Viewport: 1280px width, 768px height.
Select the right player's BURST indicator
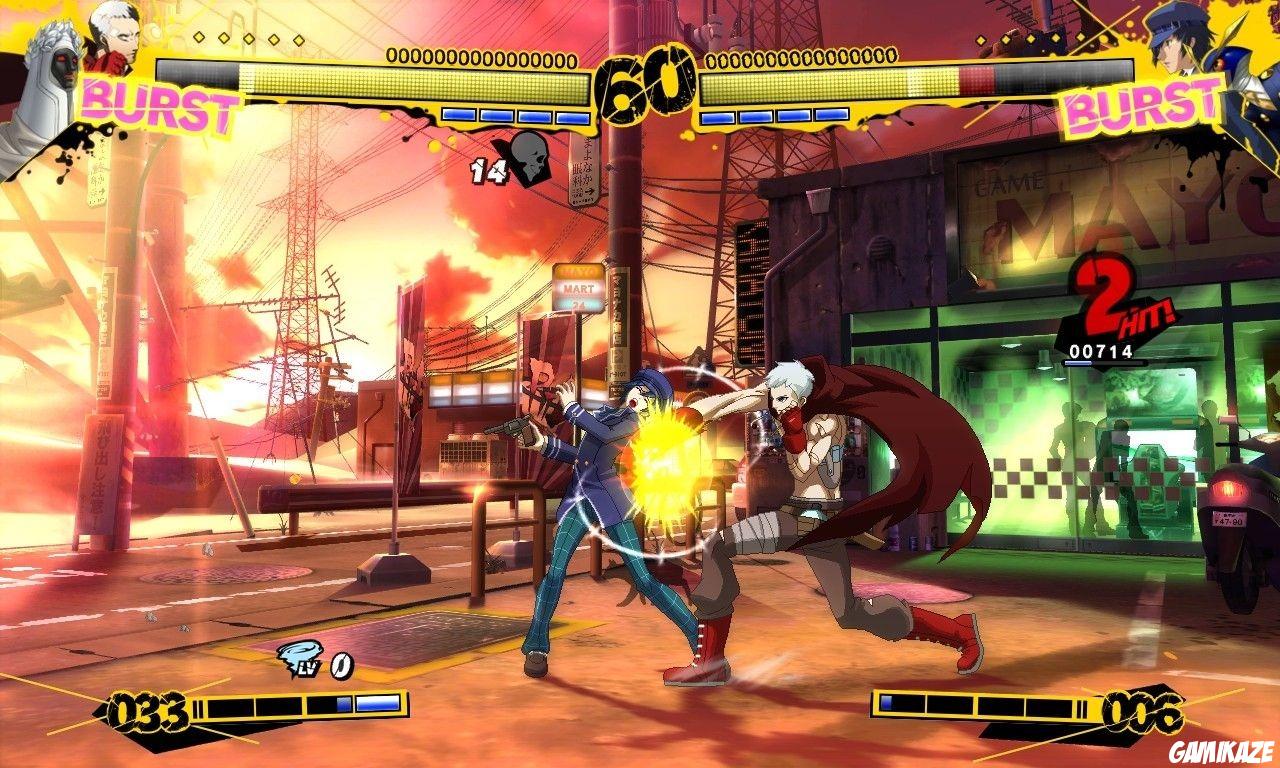click(1140, 103)
